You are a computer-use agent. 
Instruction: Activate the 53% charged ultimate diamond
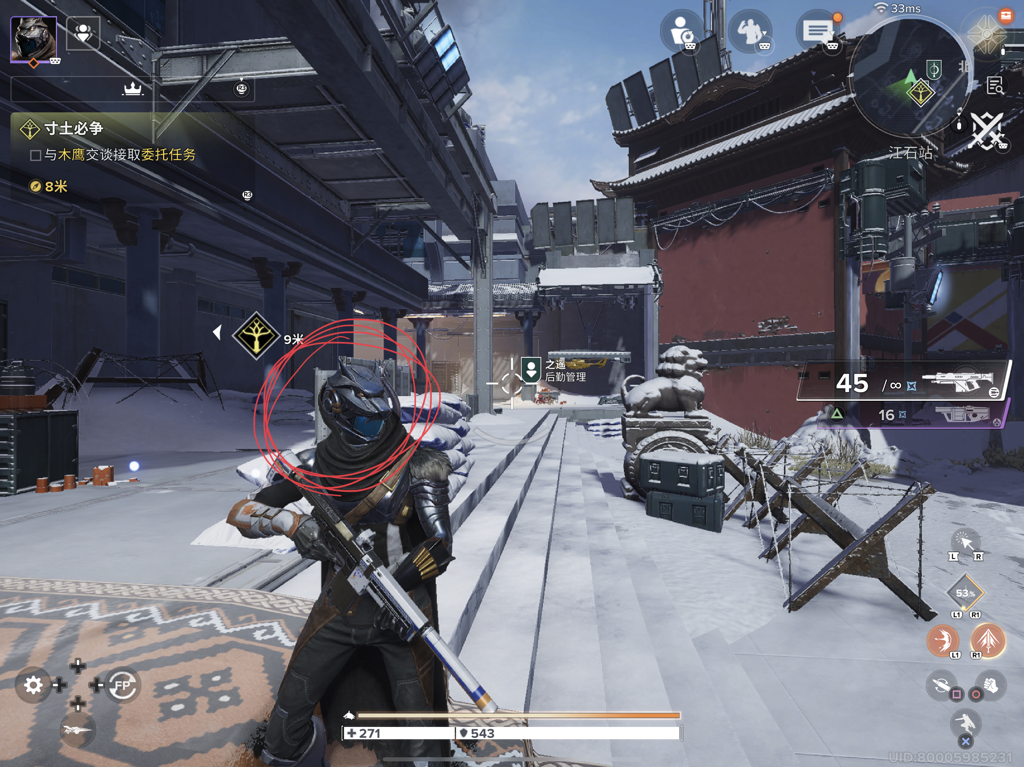pos(964,593)
